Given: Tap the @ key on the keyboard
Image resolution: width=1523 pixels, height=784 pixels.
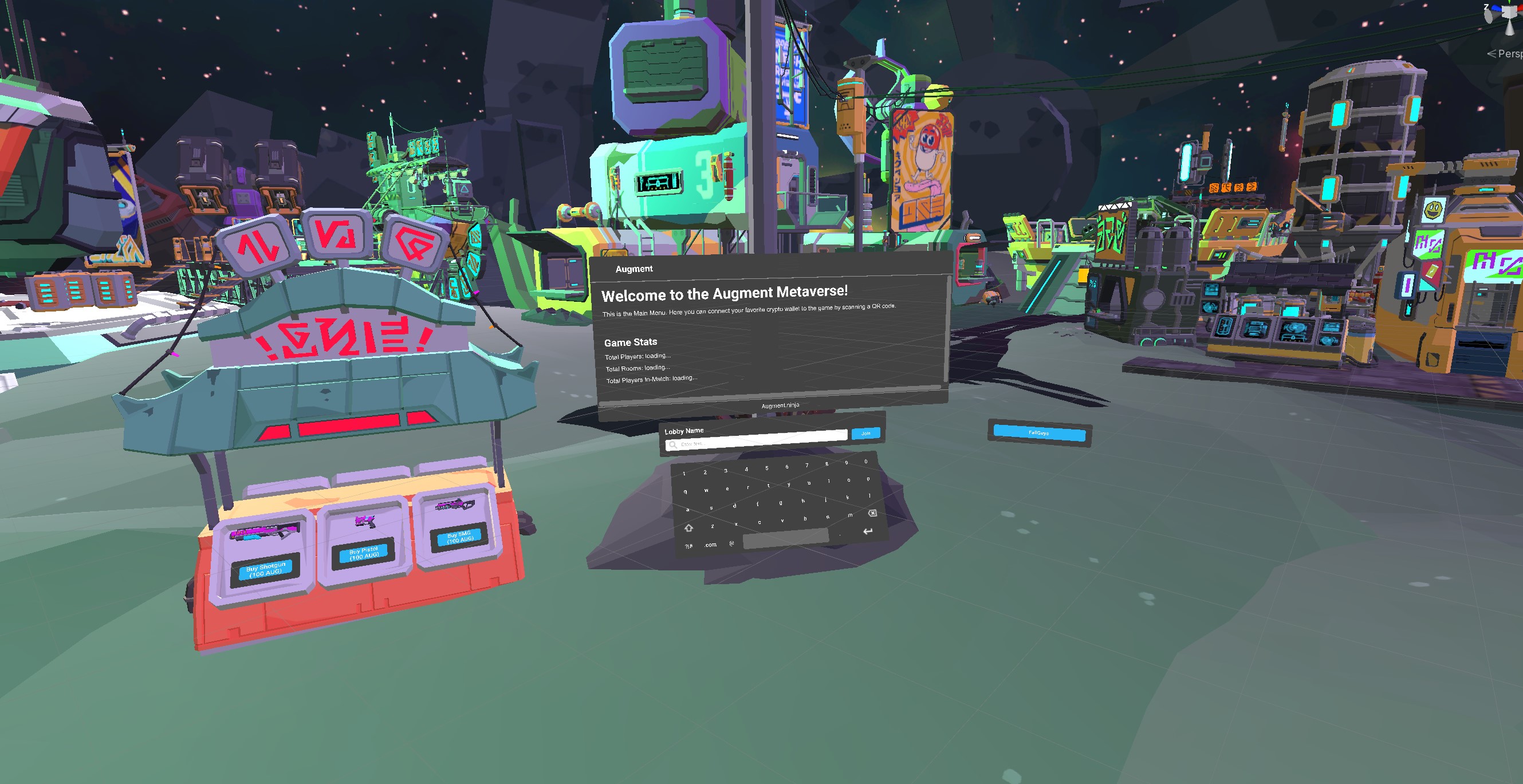Looking at the screenshot, I should point(731,543).
